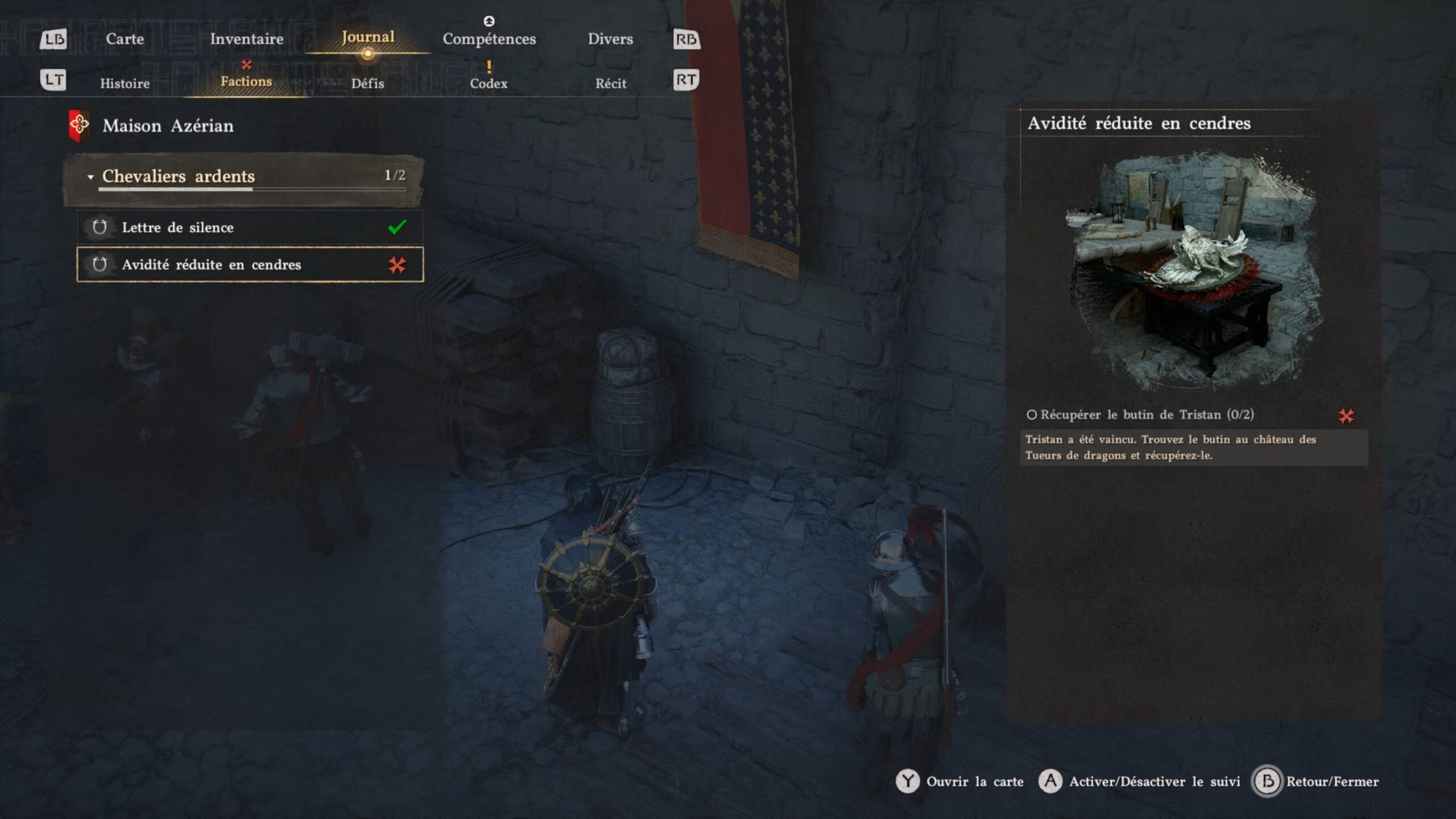Image resolution: width=1456 pixels, height=819 pixels.
Task: Select the Journal tab
Action: pos(367,38)
